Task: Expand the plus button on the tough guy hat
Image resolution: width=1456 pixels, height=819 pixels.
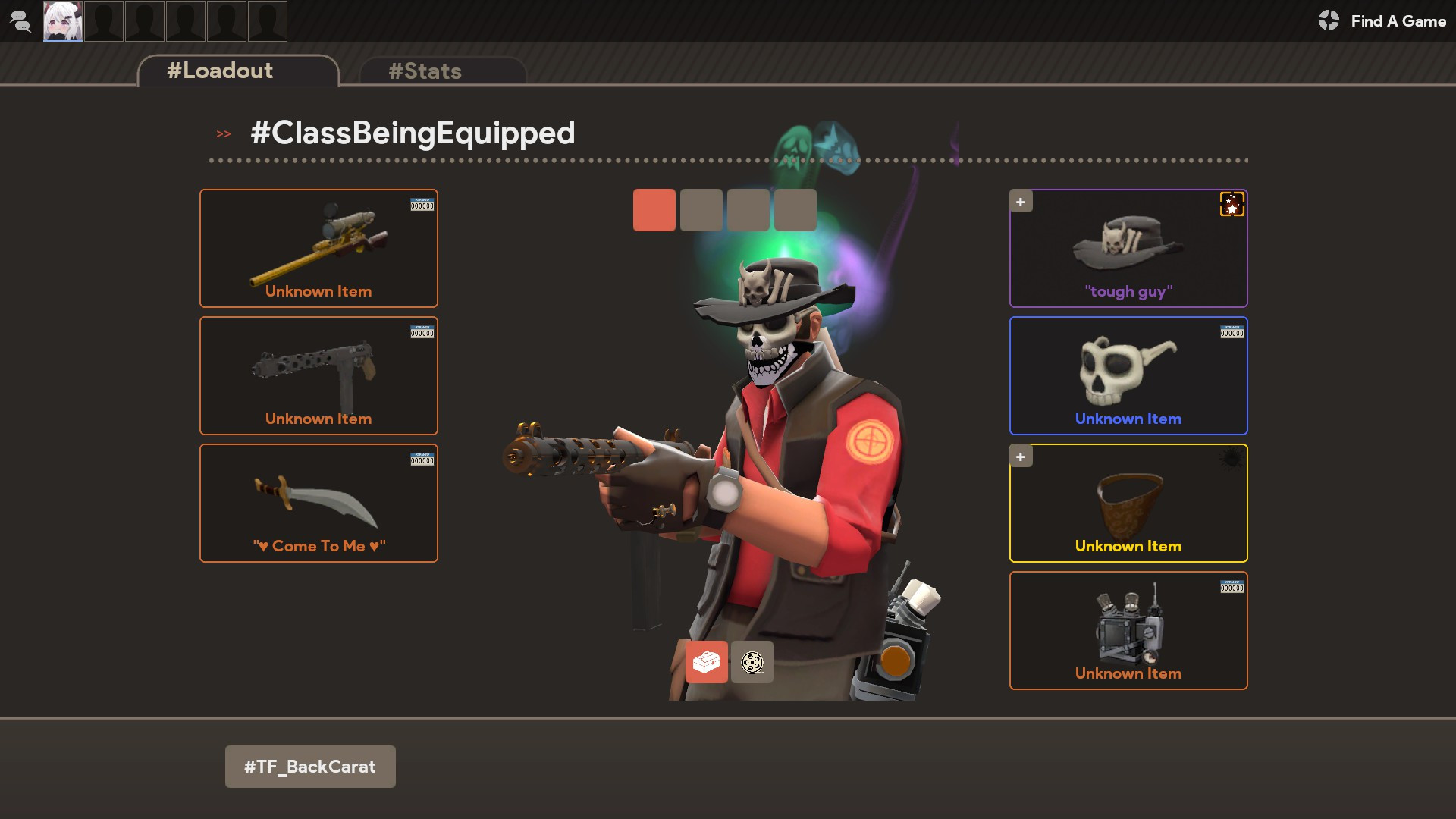Action: tap(1021, 202)
